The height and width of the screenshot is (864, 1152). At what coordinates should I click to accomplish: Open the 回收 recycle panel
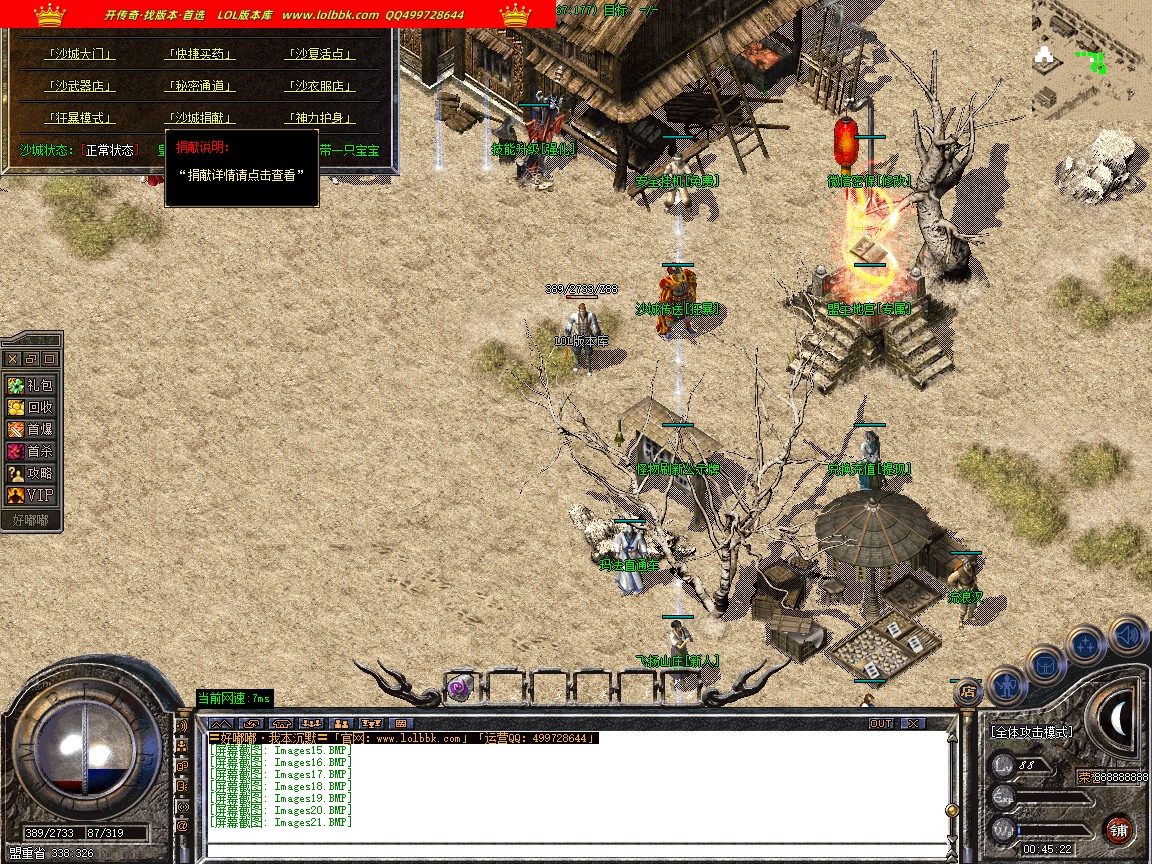31,407
